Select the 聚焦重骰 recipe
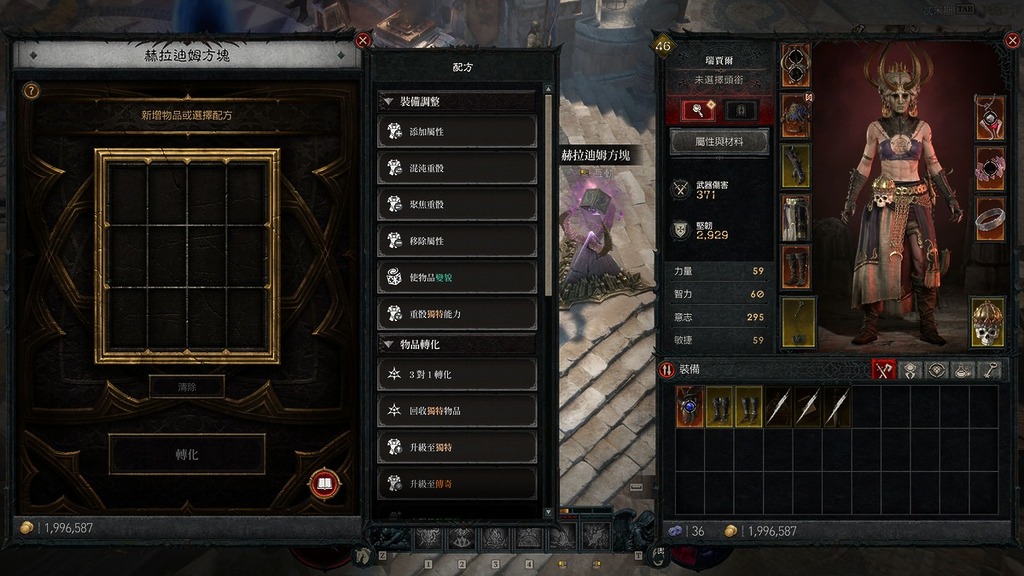Viewport: 1024px width, 576px height. point(457,205)
